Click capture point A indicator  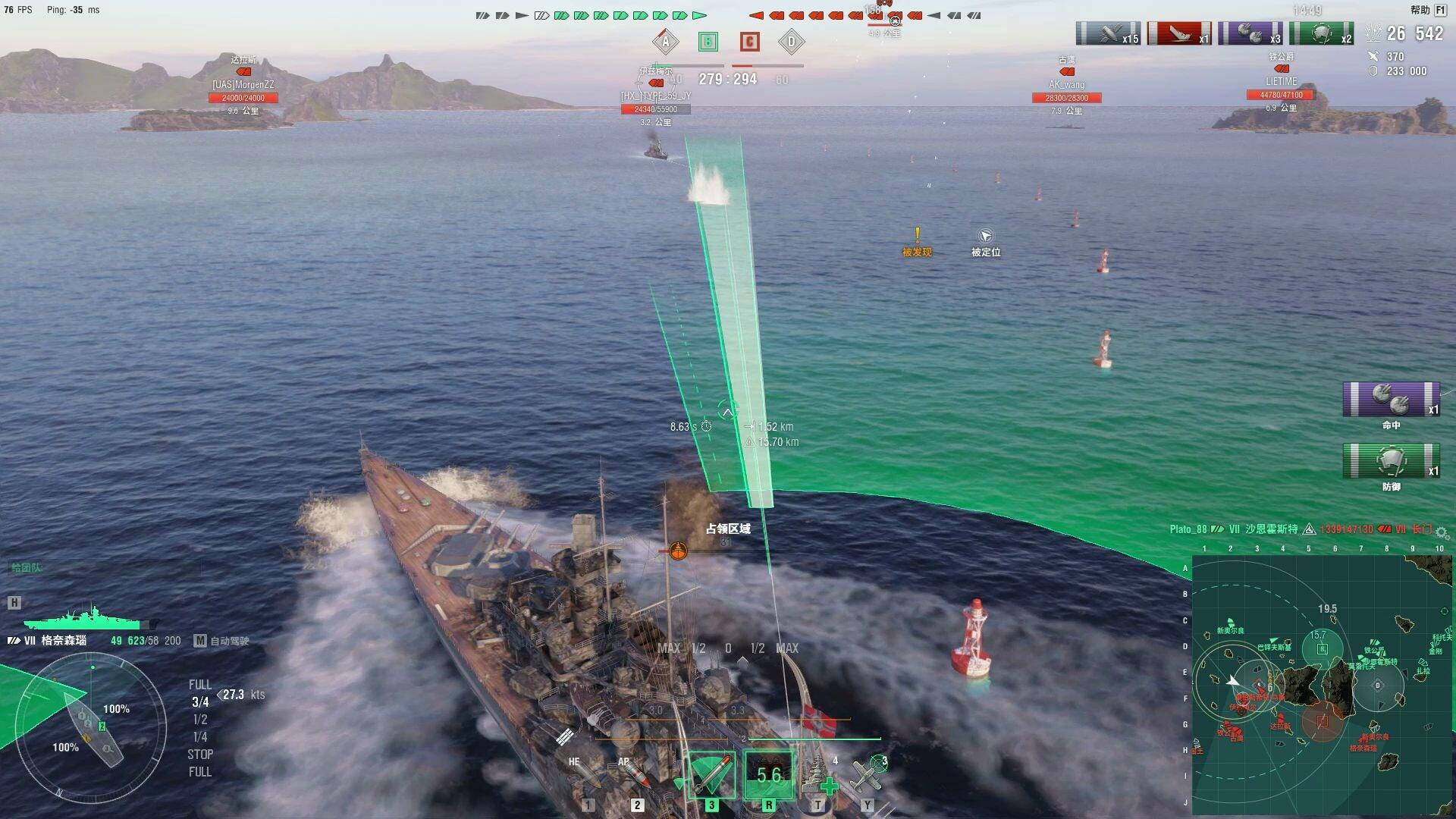tap(665, 42)
